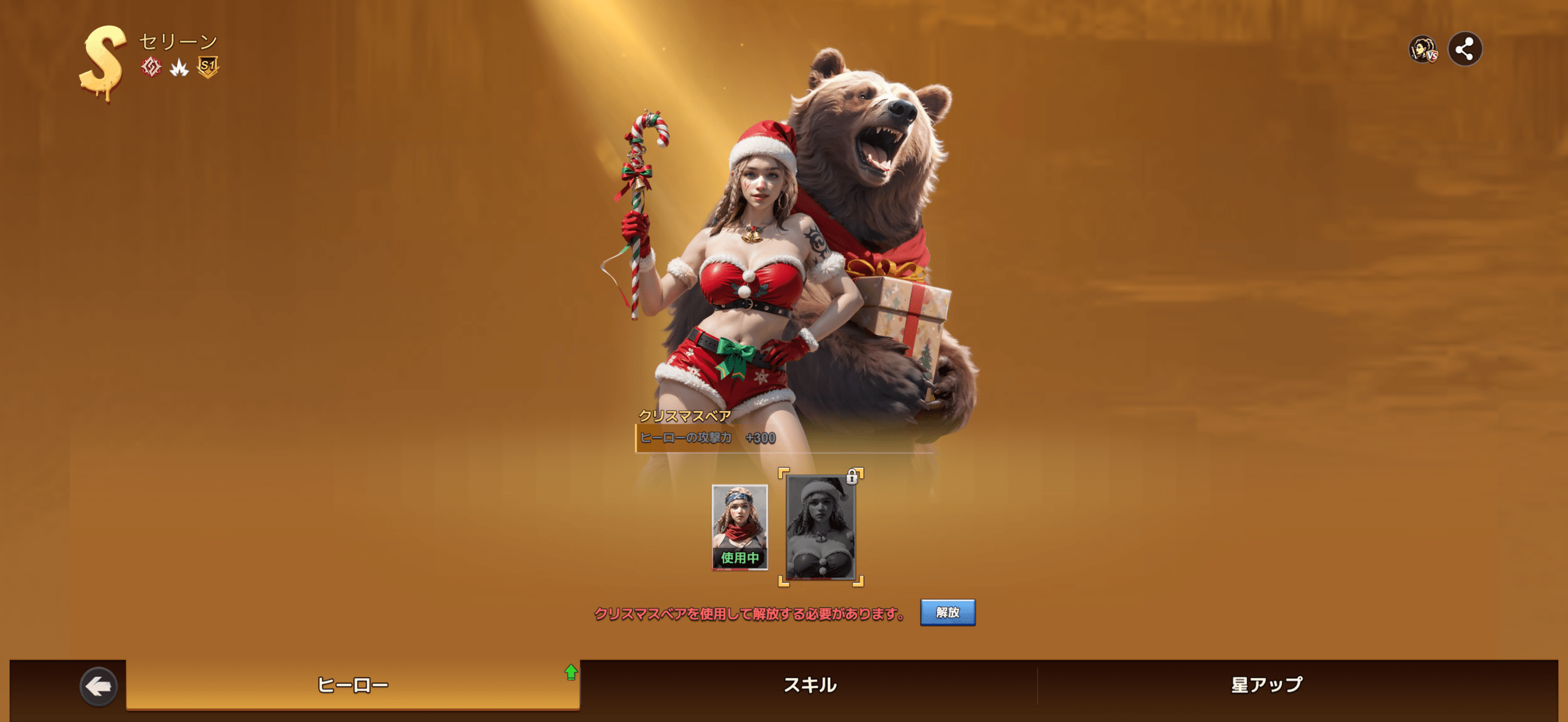Image resolution: width=1568 pixels, height=722 pixels.
Task: Tap the red diamond hero type icon
Action: 151,67
